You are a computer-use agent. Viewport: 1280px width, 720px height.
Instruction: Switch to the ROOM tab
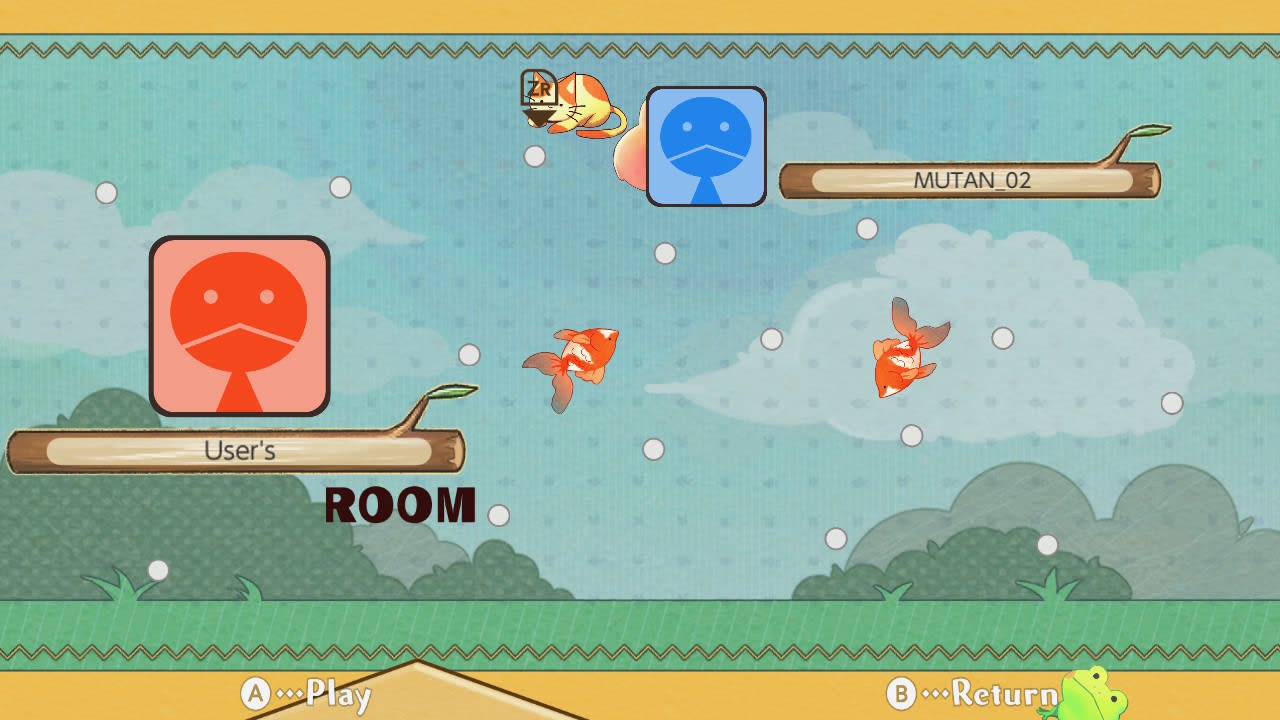(x=400, y=505)
